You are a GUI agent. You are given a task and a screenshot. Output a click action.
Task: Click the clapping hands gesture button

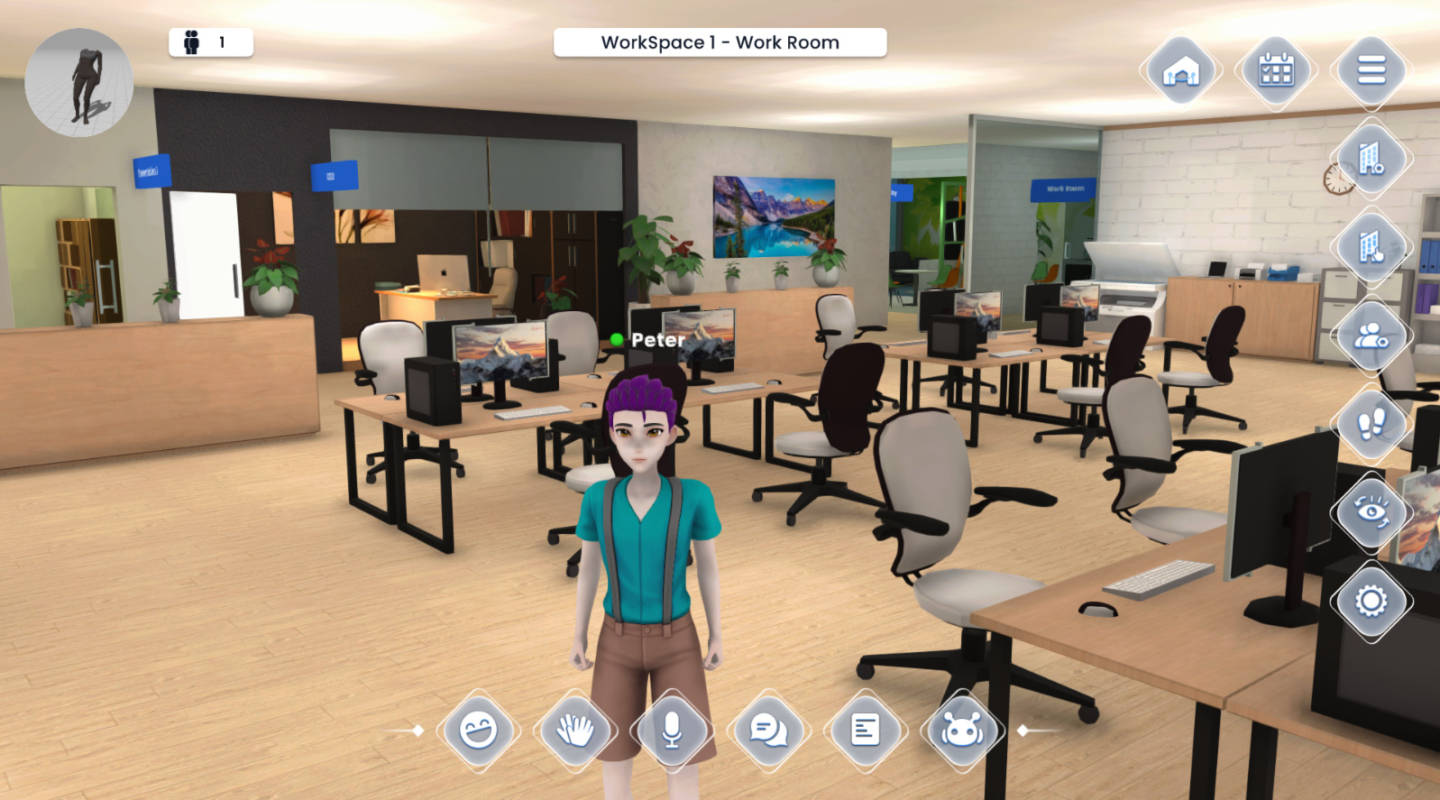[x=576, y=730]
